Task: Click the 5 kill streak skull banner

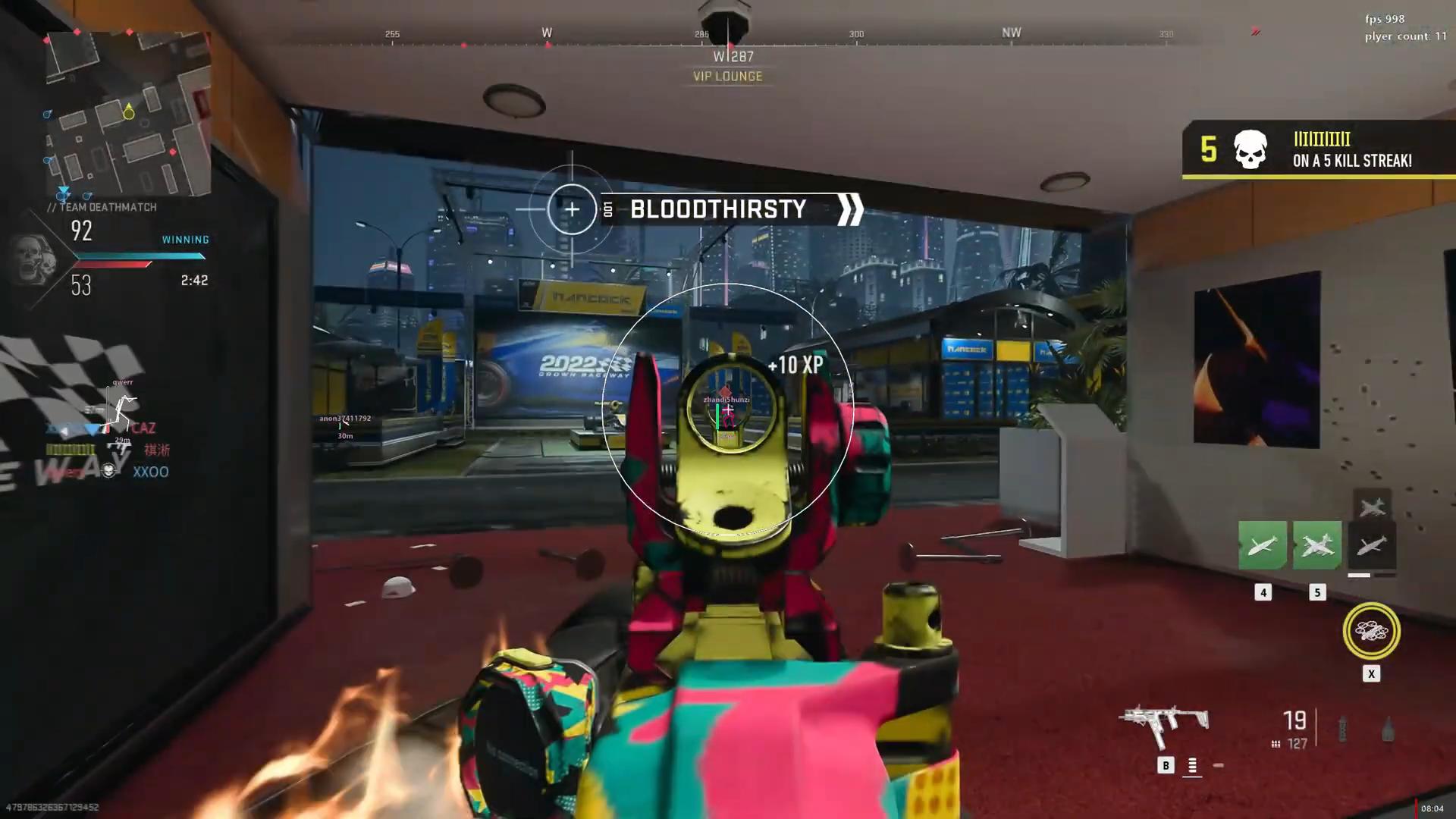Action: click(x=1318, y=149)
